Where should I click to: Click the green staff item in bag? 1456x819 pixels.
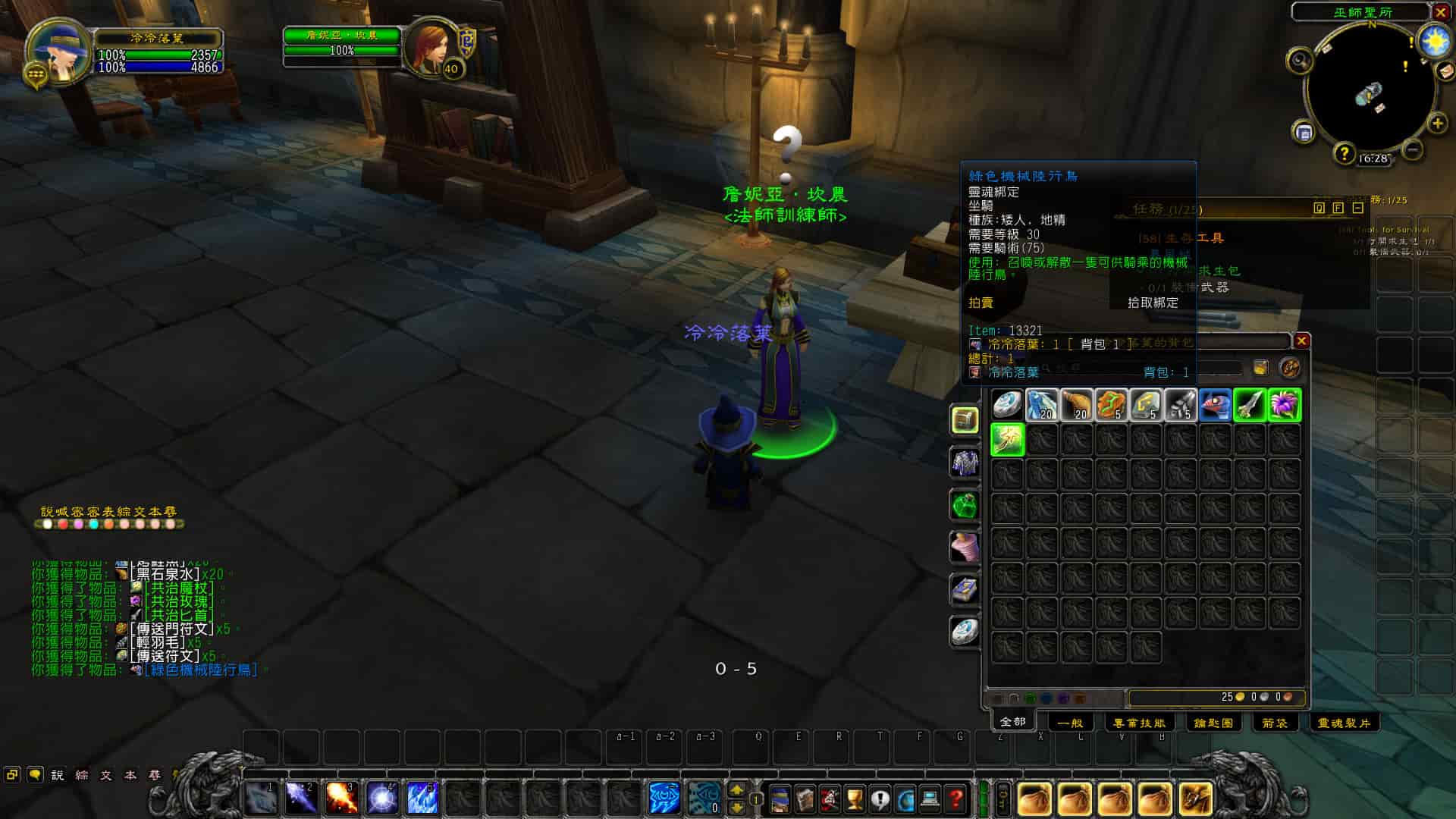[1007, 440]
